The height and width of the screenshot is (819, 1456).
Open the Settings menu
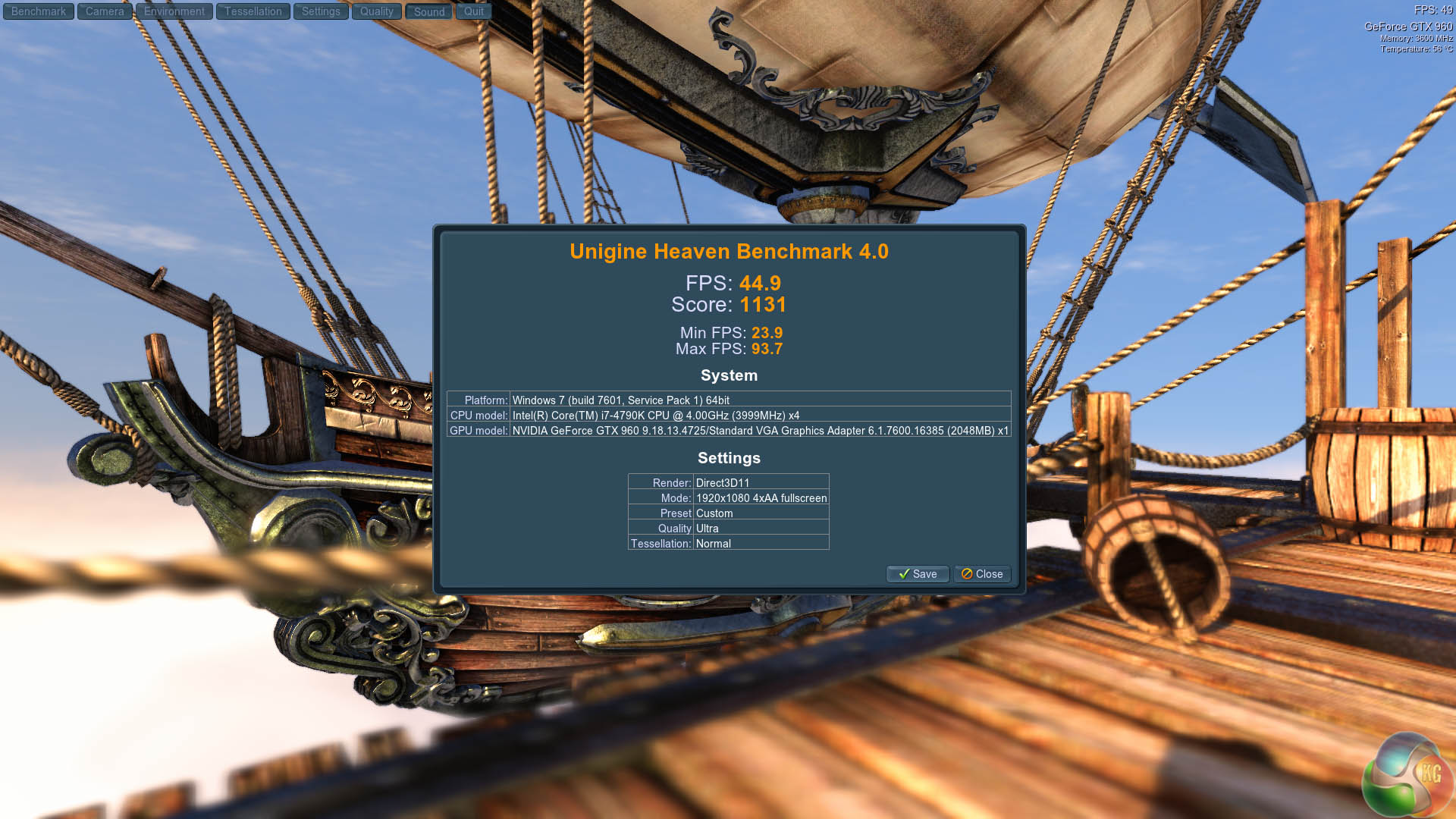[321, 11]
